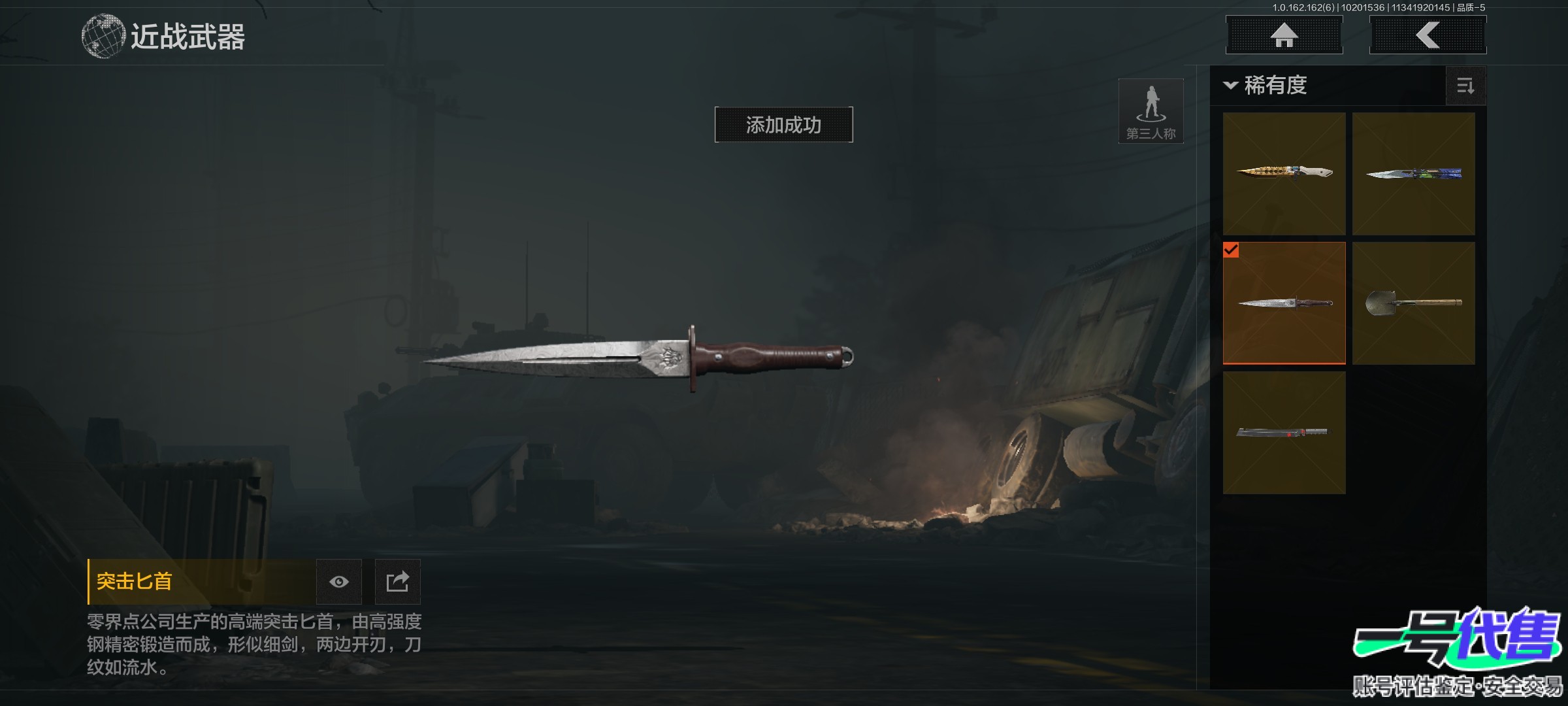Share the 突击匕首 weapon
Screen dimensions: 1568x706
click(397, 582)
